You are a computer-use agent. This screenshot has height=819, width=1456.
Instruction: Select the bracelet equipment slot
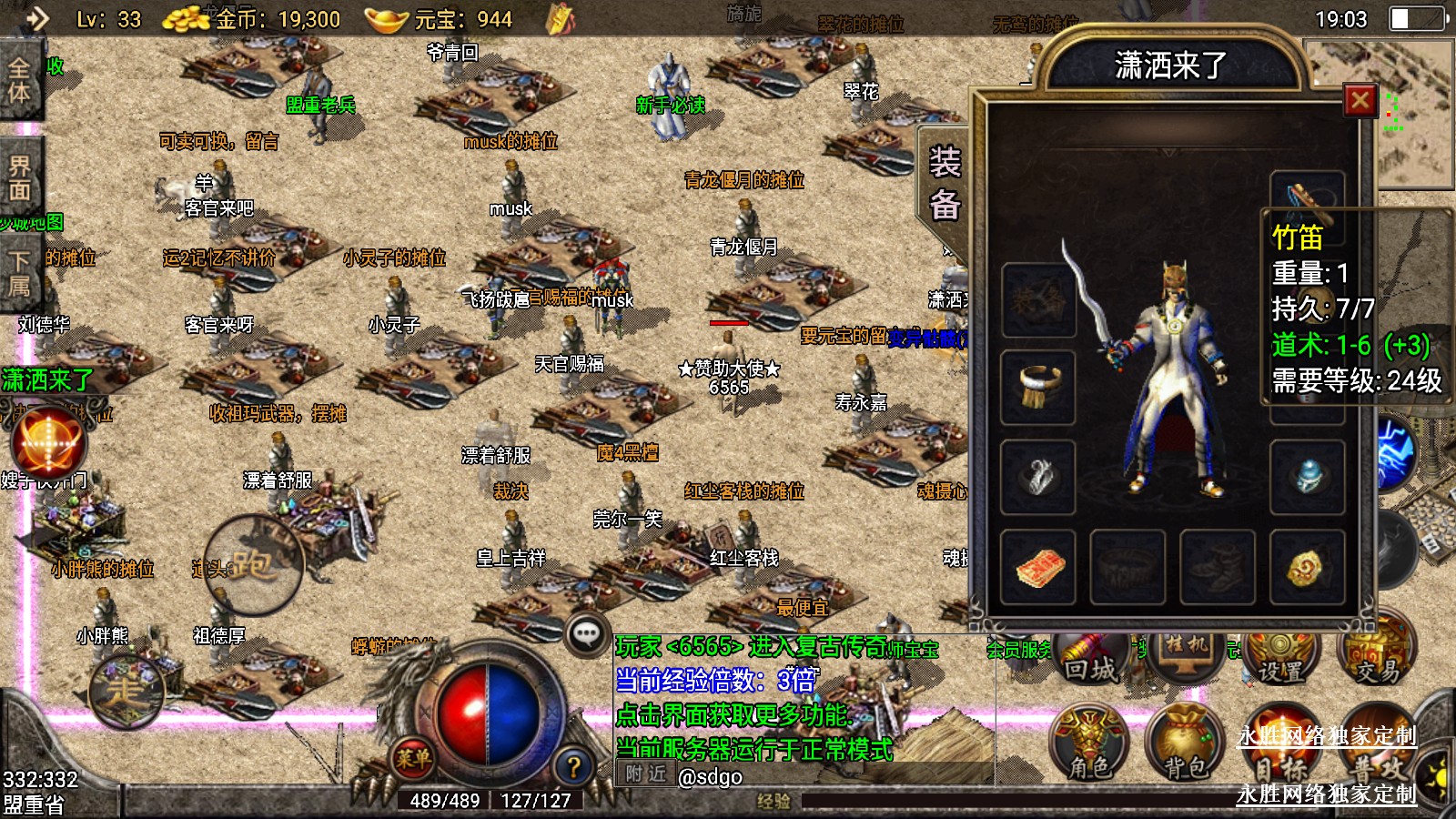[1038, 387]
